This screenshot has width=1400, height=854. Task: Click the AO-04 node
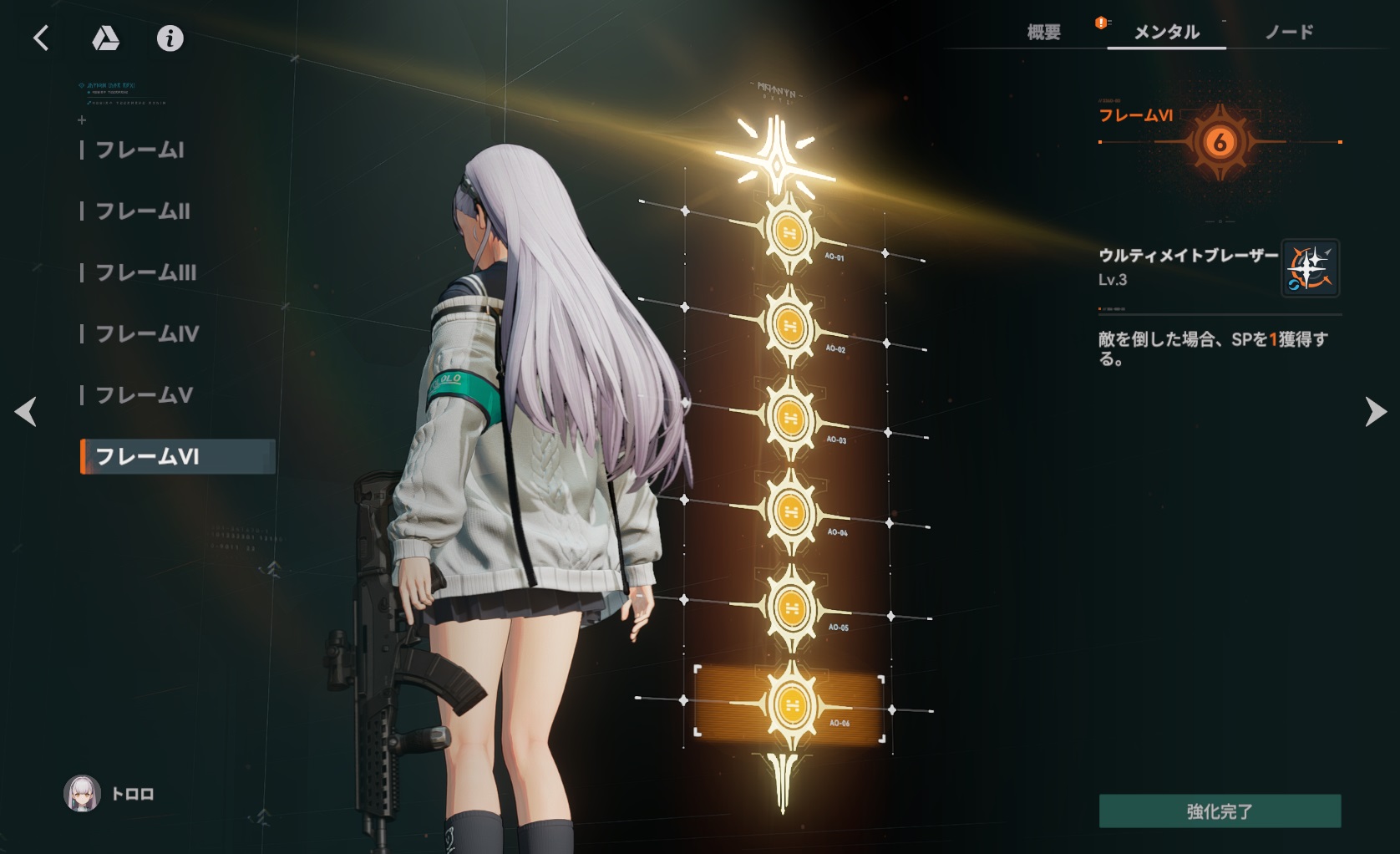(789, 511)
